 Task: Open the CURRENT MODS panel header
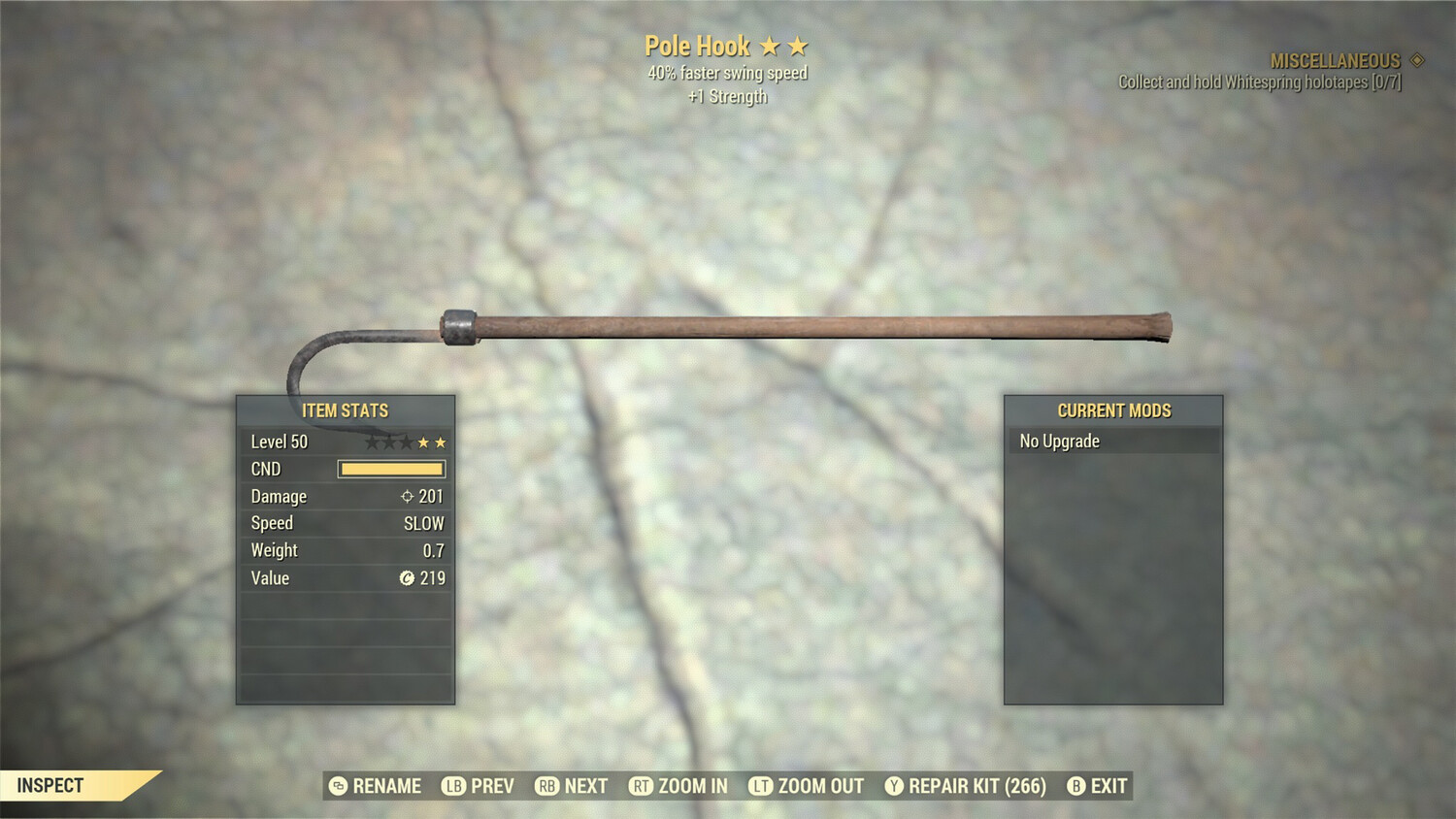coord(1113,410)
